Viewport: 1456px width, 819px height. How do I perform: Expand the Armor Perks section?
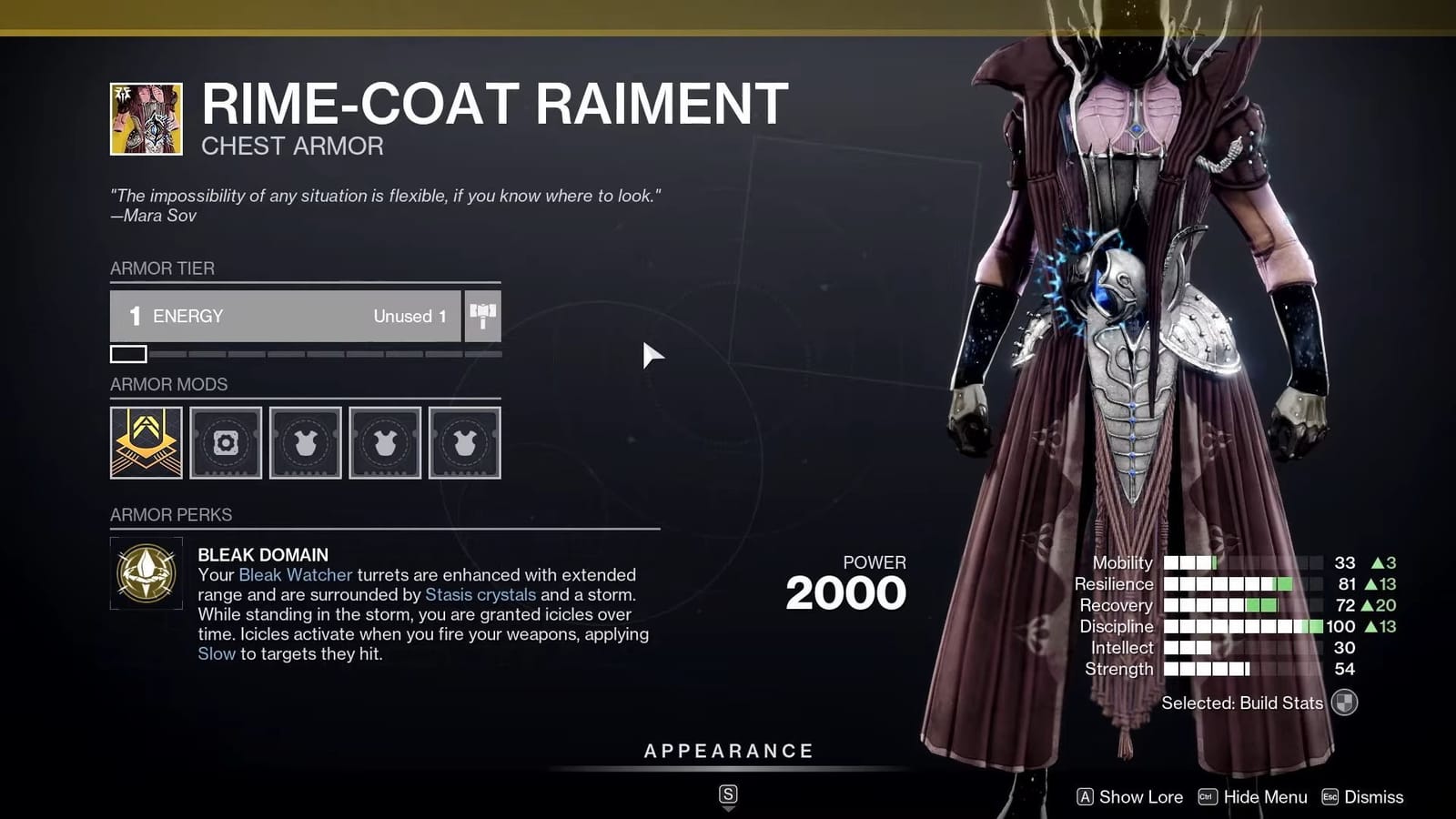pyautogui.click(x=170, y=515)
